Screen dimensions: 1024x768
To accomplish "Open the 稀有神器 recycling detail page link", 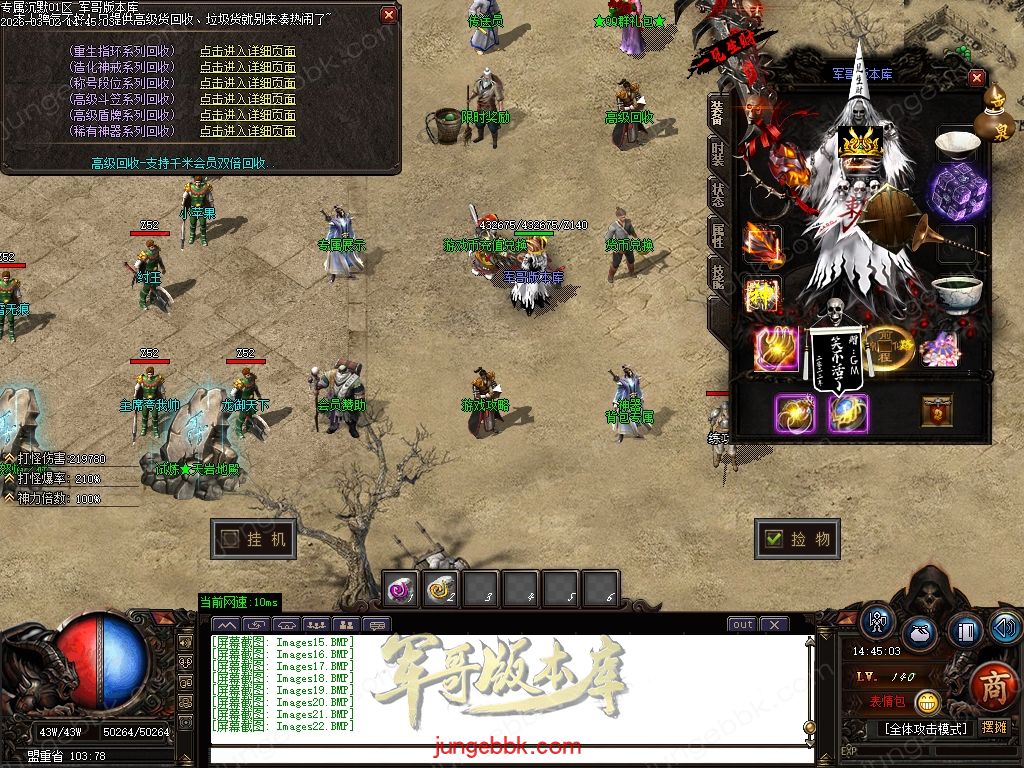I will coord(247,131).
